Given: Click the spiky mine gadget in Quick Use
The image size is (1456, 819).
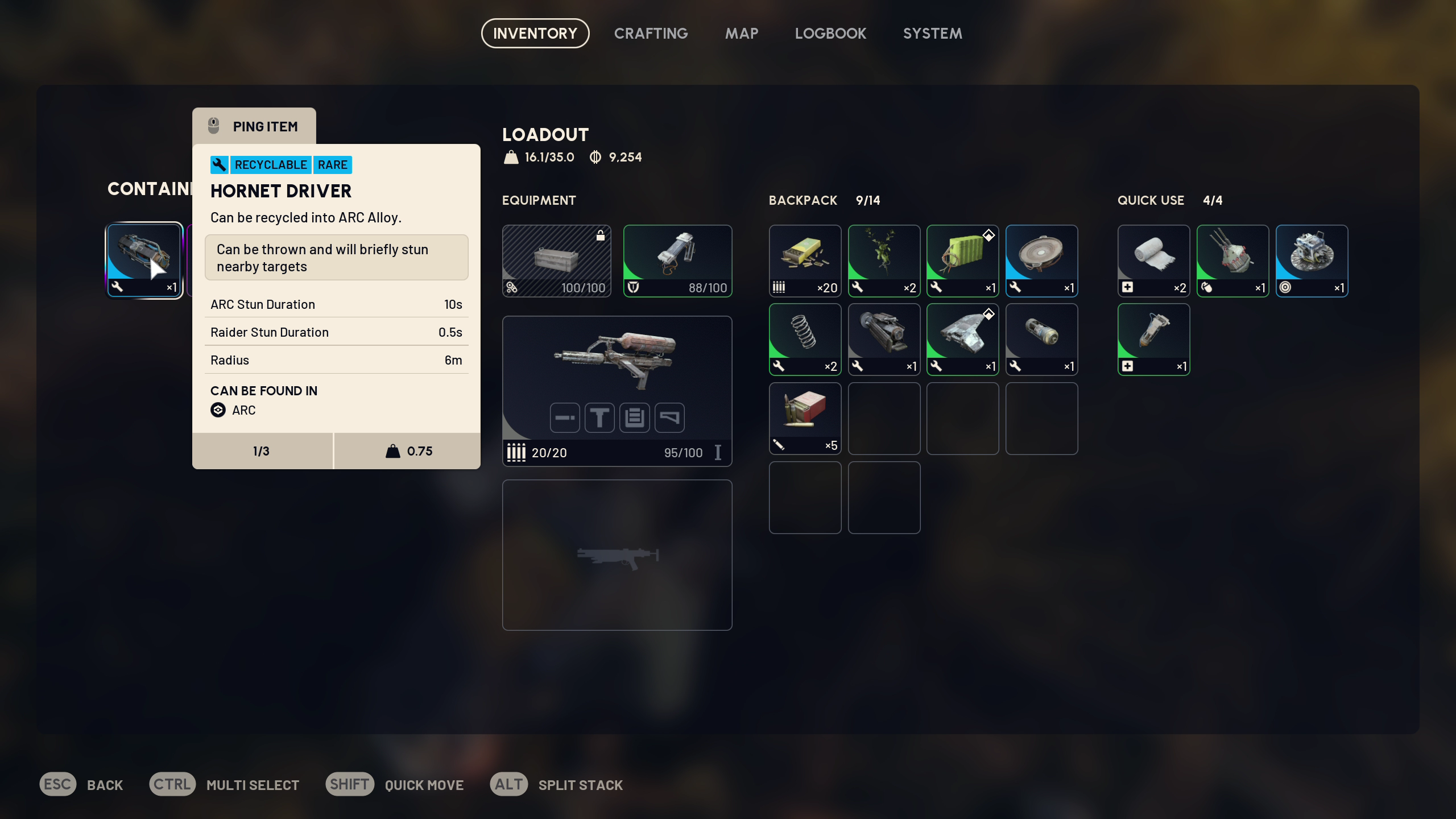Looking at the screenshot, I should pyautogui.click(x=1232, y=260).
